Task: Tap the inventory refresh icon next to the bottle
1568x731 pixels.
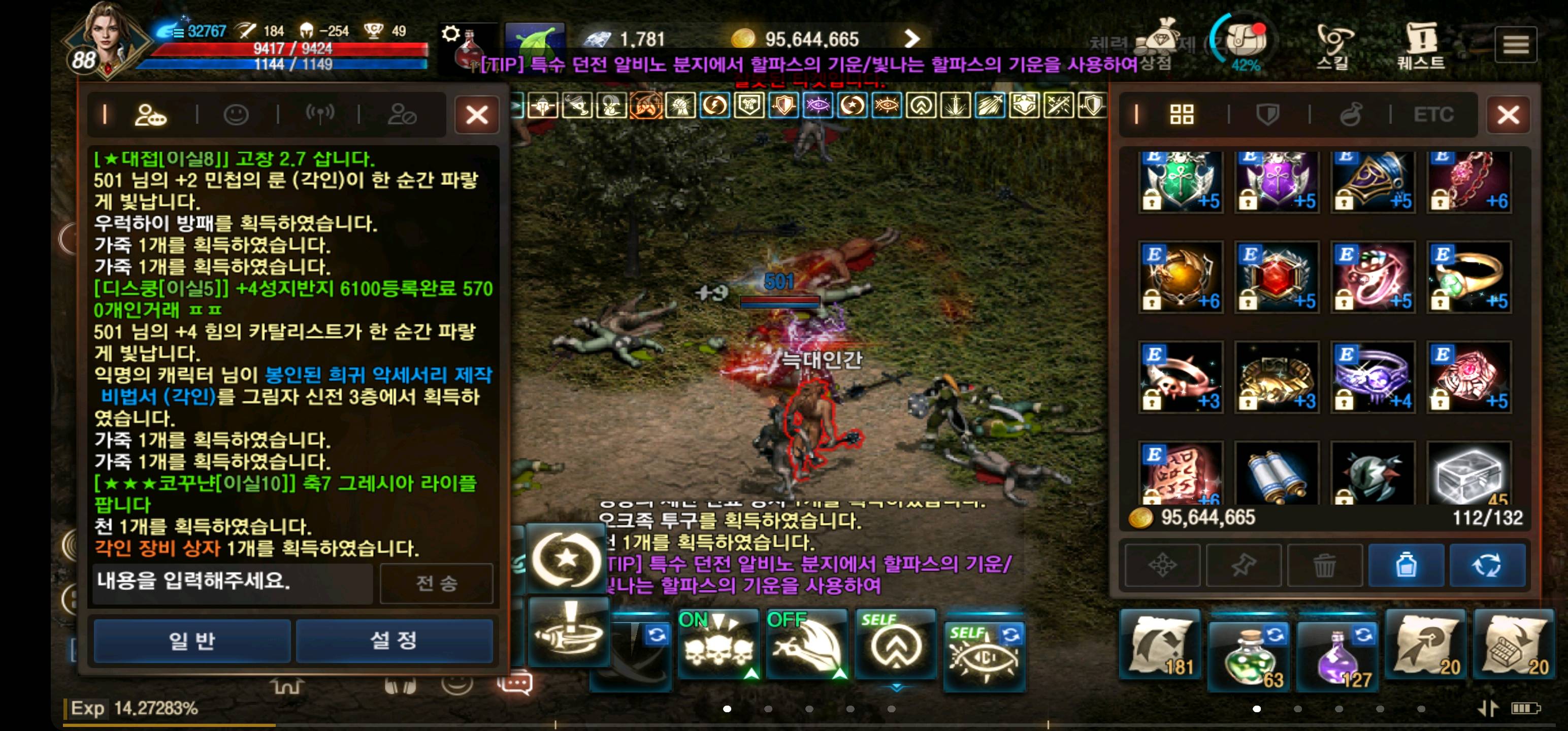Action: (1487, 565)
